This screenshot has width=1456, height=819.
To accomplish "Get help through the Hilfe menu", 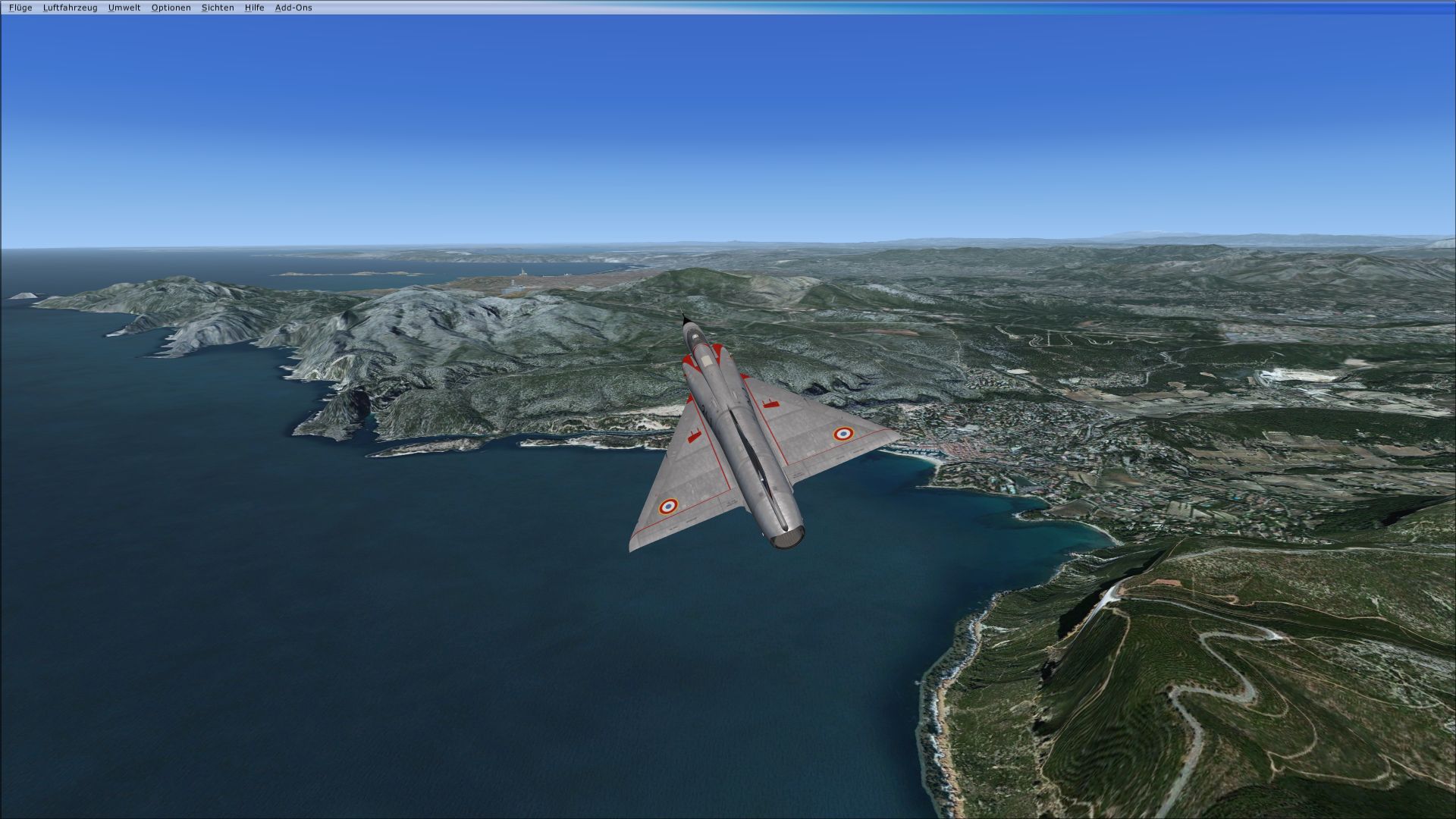I will [254, 8].
